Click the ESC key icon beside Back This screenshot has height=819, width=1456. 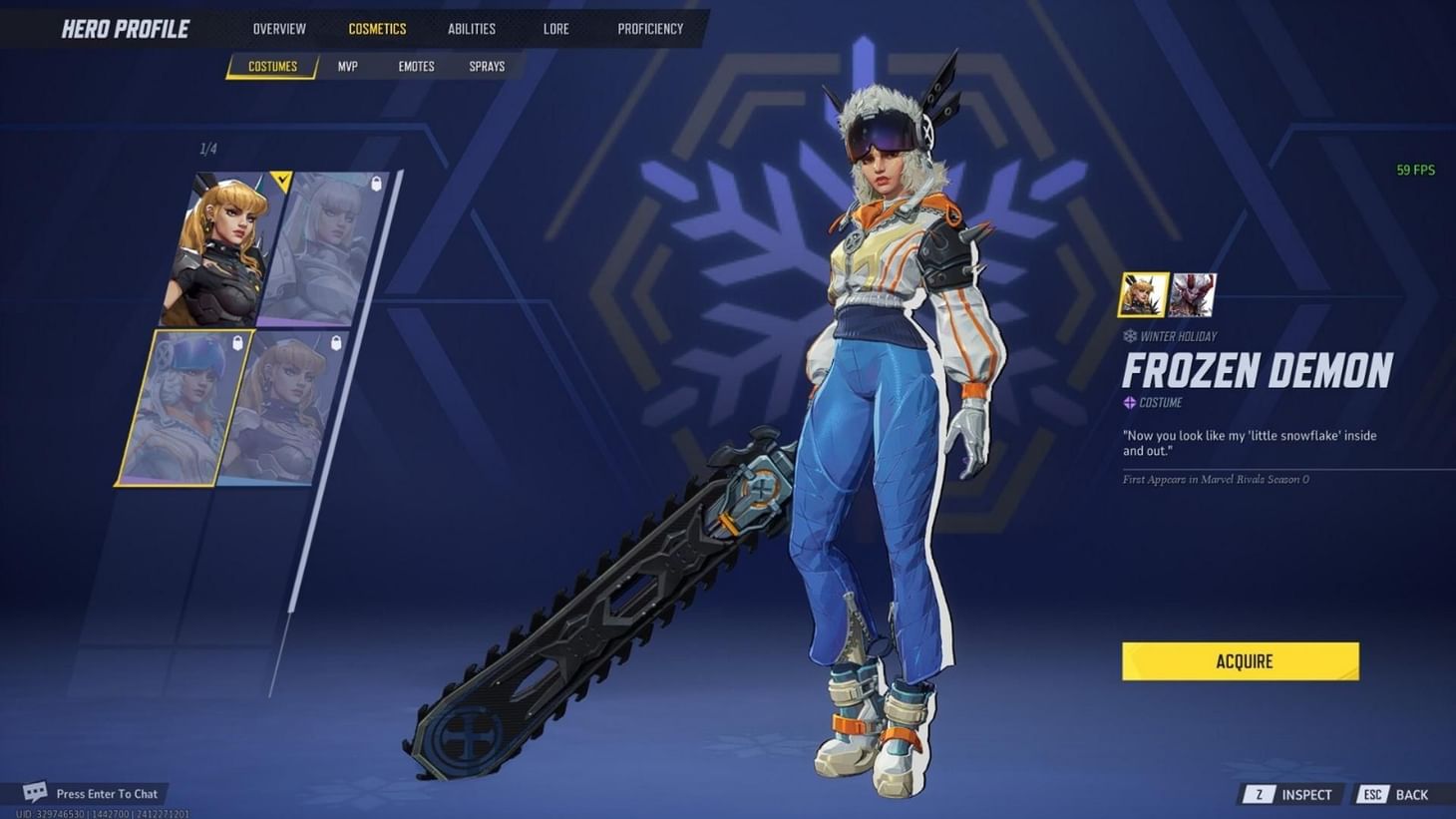1371,794
